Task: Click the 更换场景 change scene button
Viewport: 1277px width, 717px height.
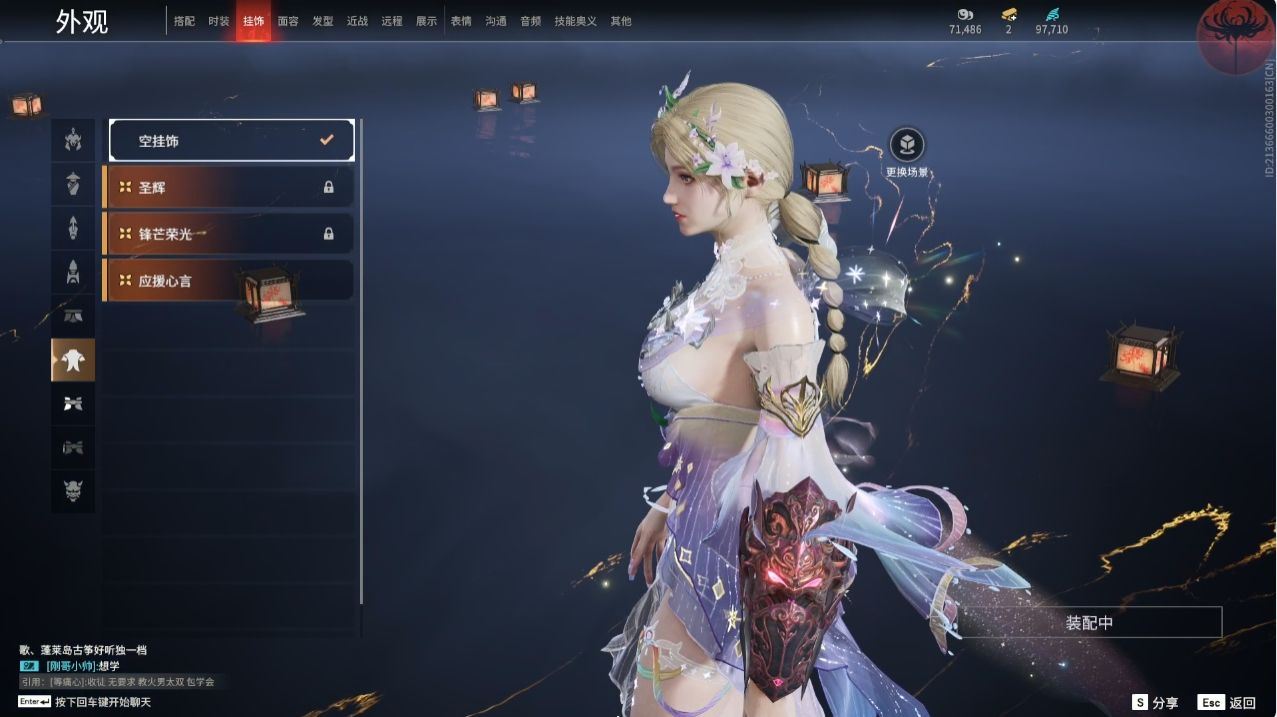Action: point(907,146)
